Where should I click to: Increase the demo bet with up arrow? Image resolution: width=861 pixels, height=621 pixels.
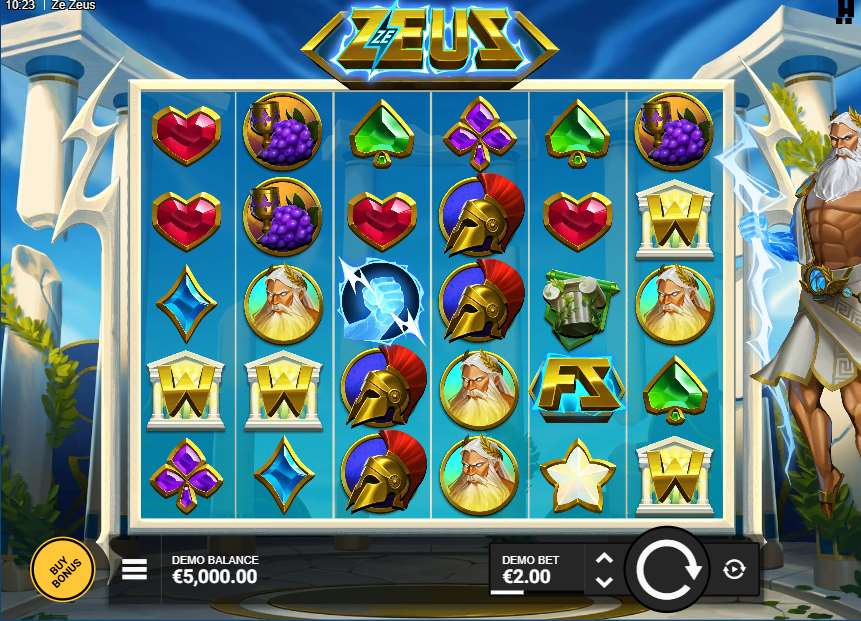point(603,559)
